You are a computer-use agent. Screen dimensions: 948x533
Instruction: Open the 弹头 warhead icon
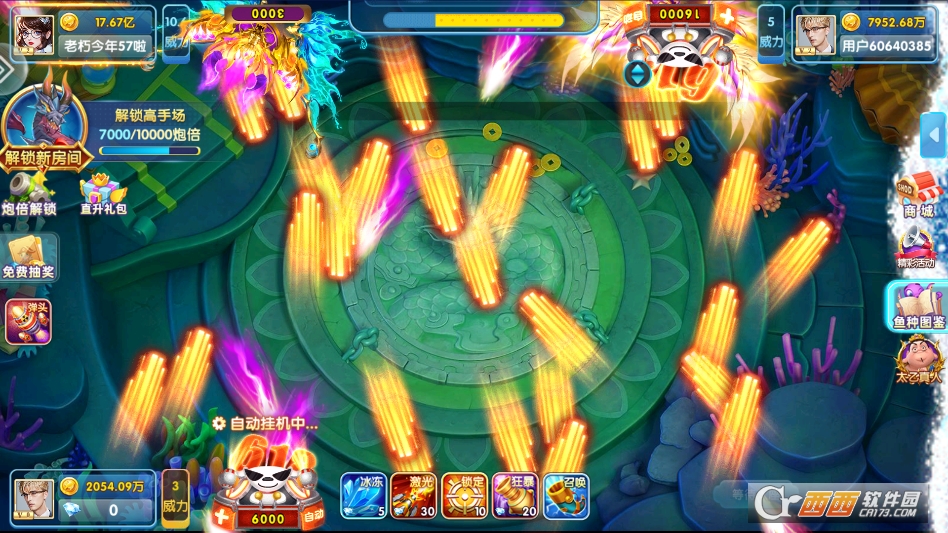(28, 321)
